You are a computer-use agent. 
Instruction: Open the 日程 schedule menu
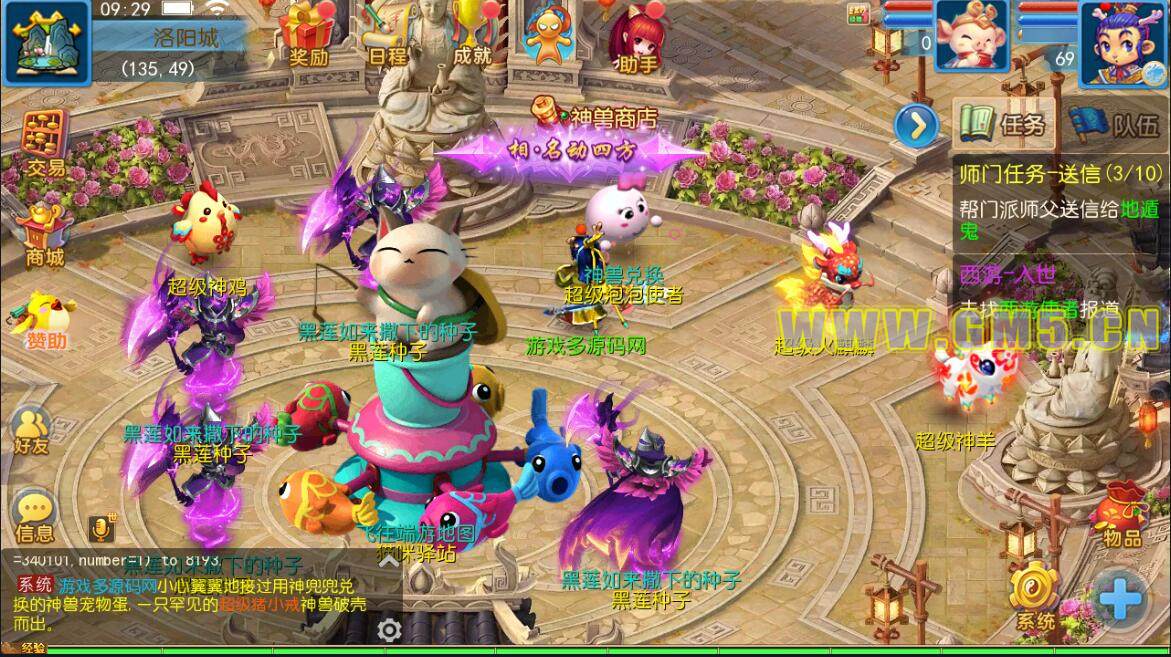pyautogui.click(x=388, y=33)
